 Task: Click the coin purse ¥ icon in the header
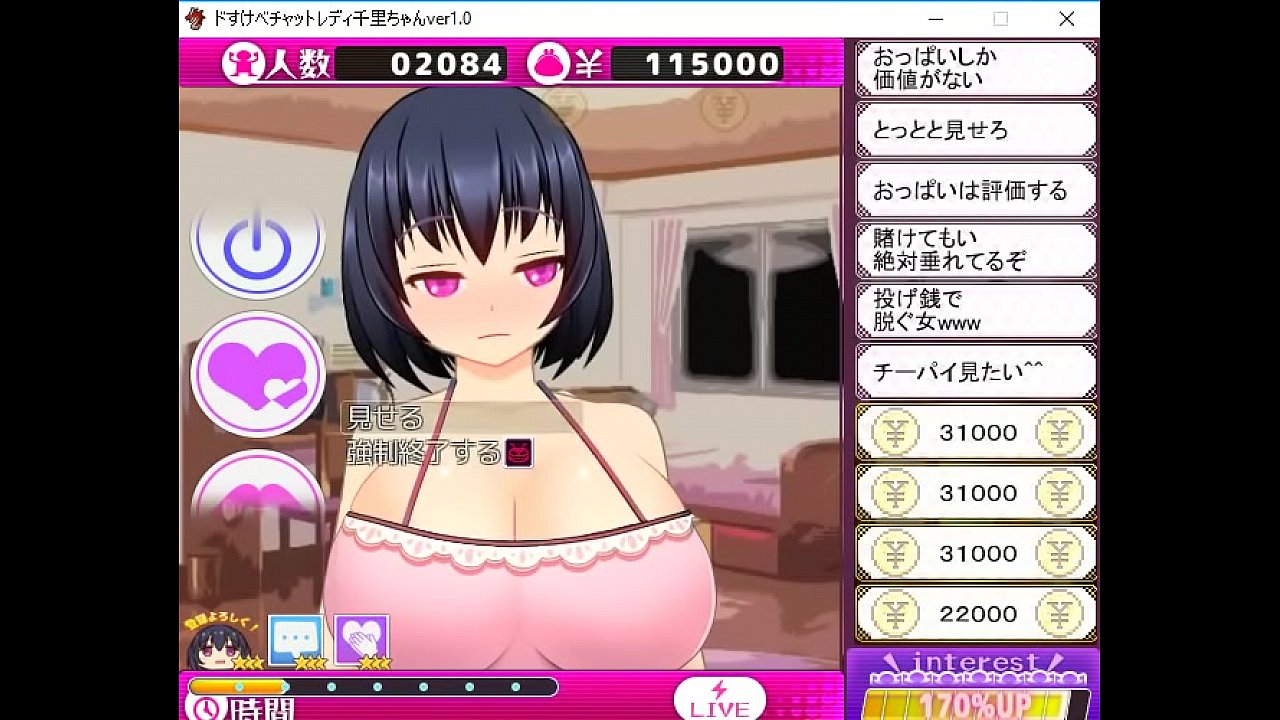click(x=548, y=63)
